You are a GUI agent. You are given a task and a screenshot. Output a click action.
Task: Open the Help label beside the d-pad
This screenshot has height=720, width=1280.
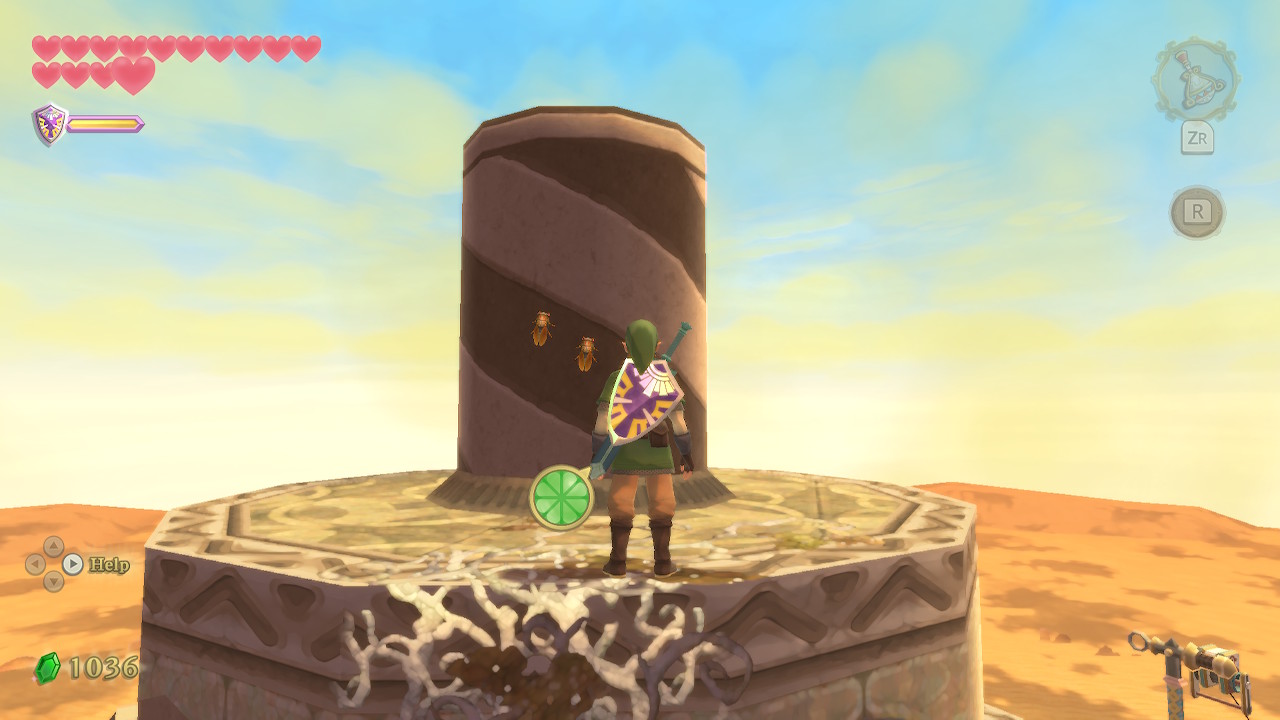[x=109, y=565]
